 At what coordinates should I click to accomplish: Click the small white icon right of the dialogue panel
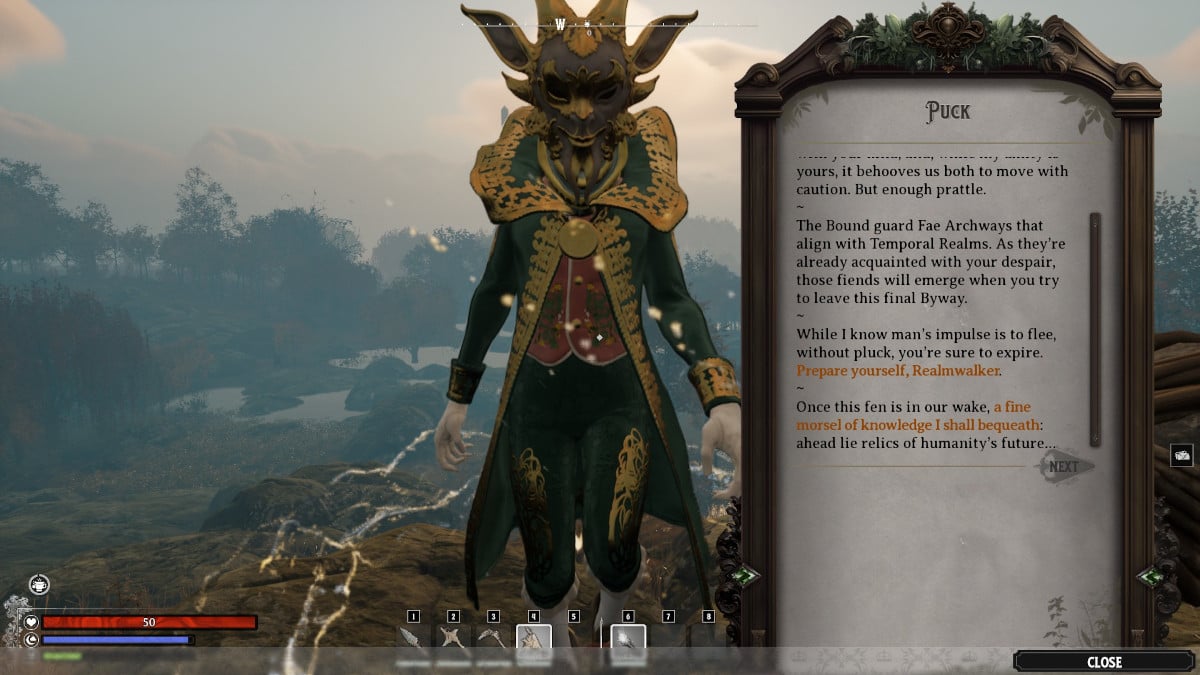[1182, 455]
